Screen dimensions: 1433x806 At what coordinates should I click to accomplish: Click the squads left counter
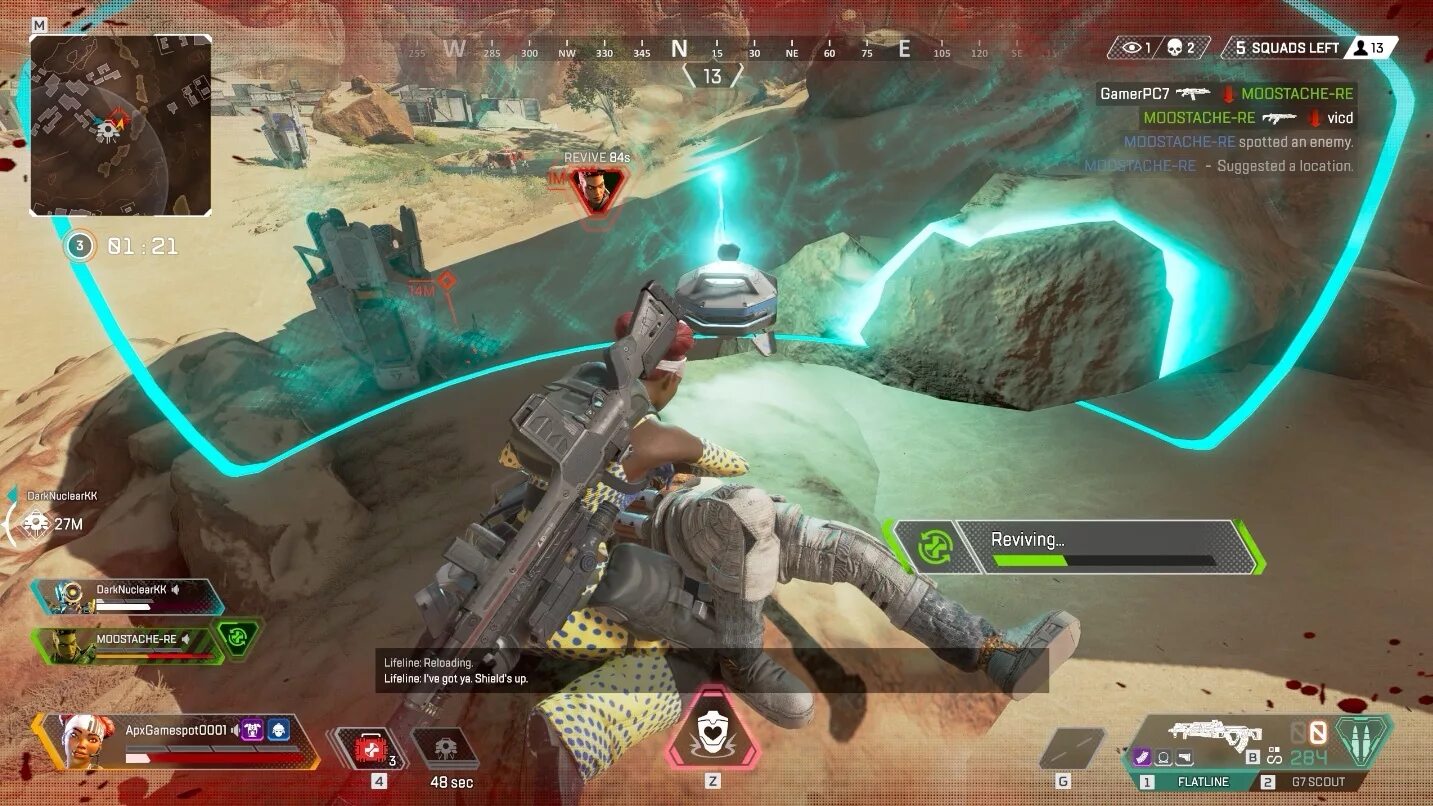click(1285, 48)
